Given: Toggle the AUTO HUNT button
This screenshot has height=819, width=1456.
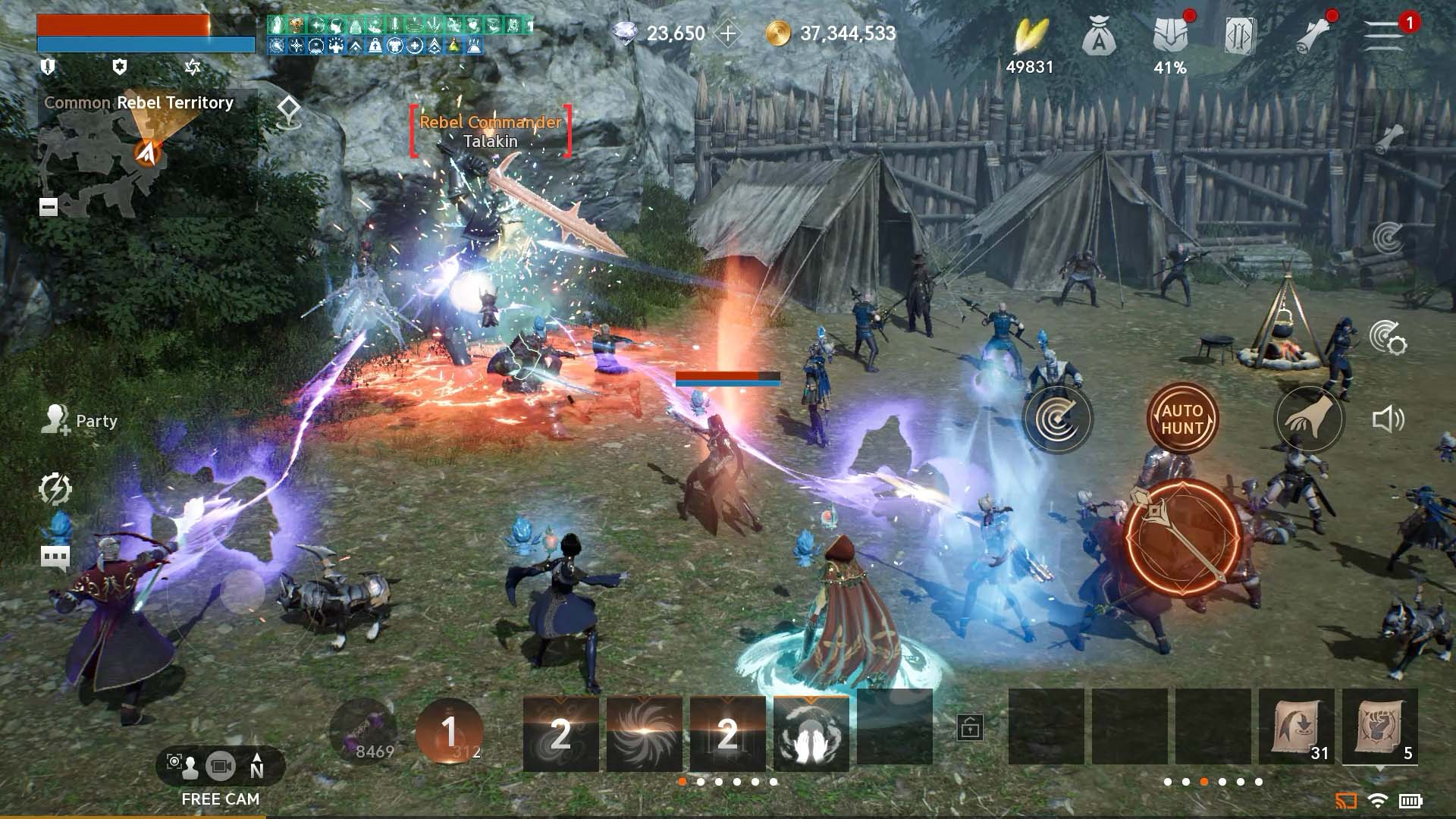Looking at the screenshot, I should tap(1181, 419).
